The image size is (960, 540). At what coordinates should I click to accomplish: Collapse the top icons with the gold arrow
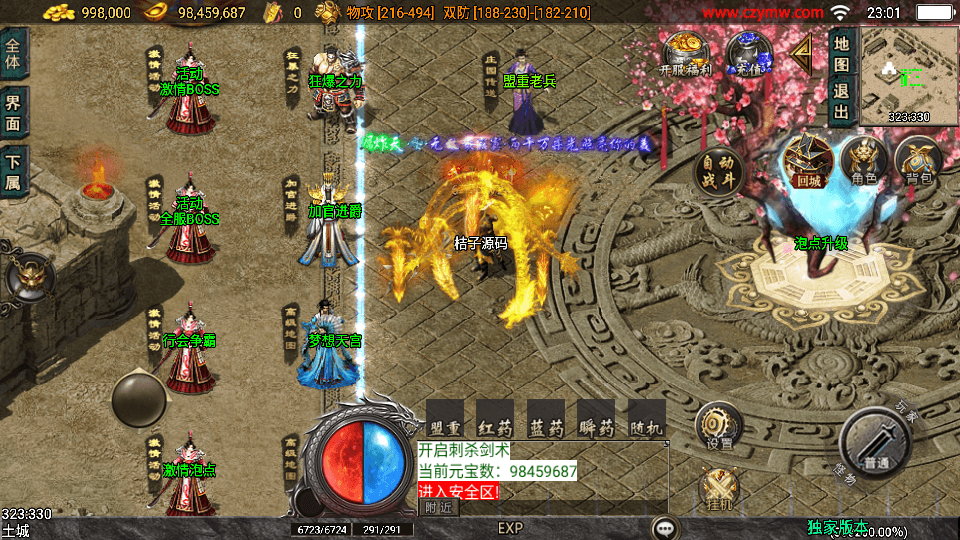tap(801, 49)
